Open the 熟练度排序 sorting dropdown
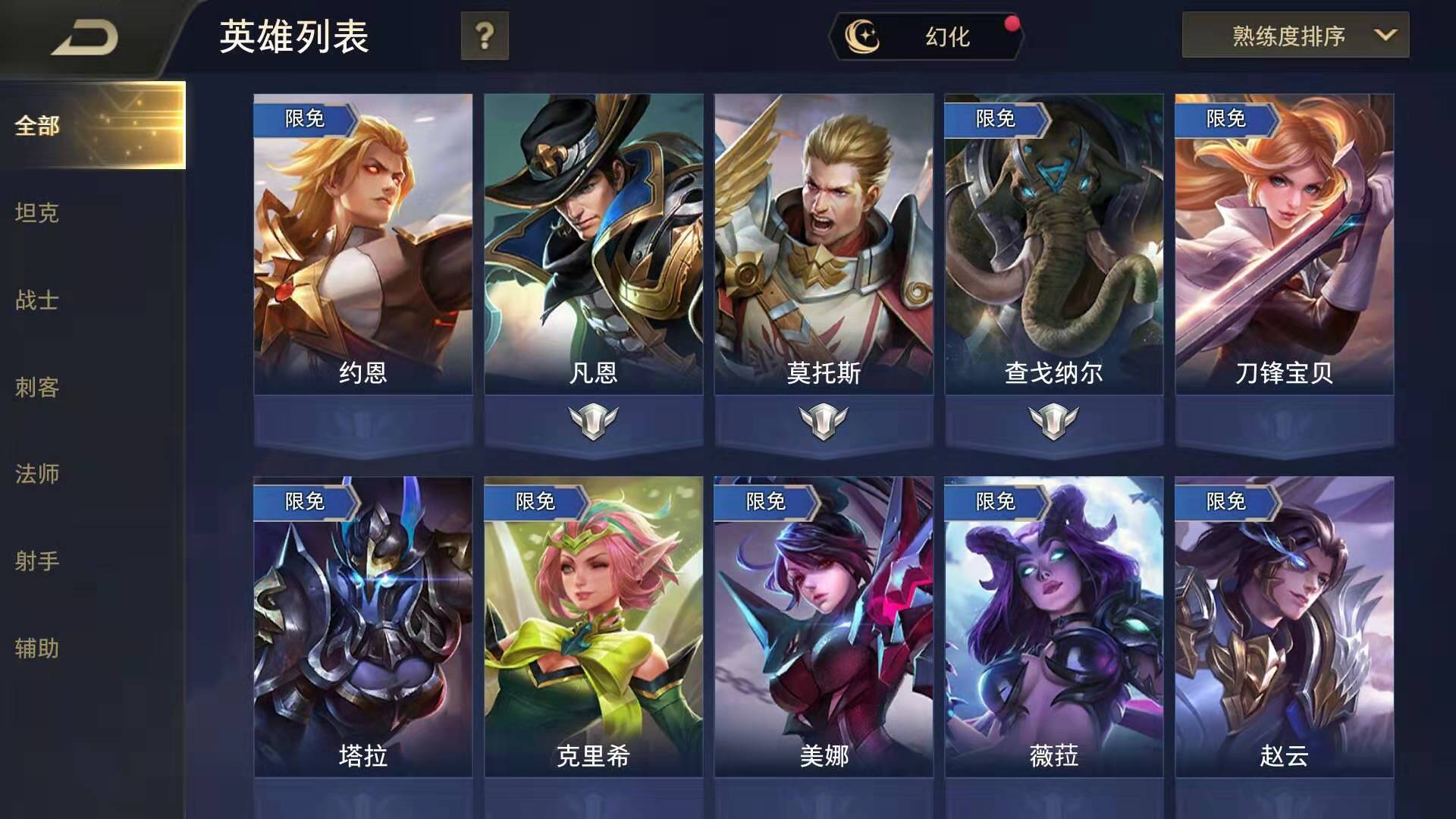Viewport: 1456px width, 819px height. point(1289,36)
